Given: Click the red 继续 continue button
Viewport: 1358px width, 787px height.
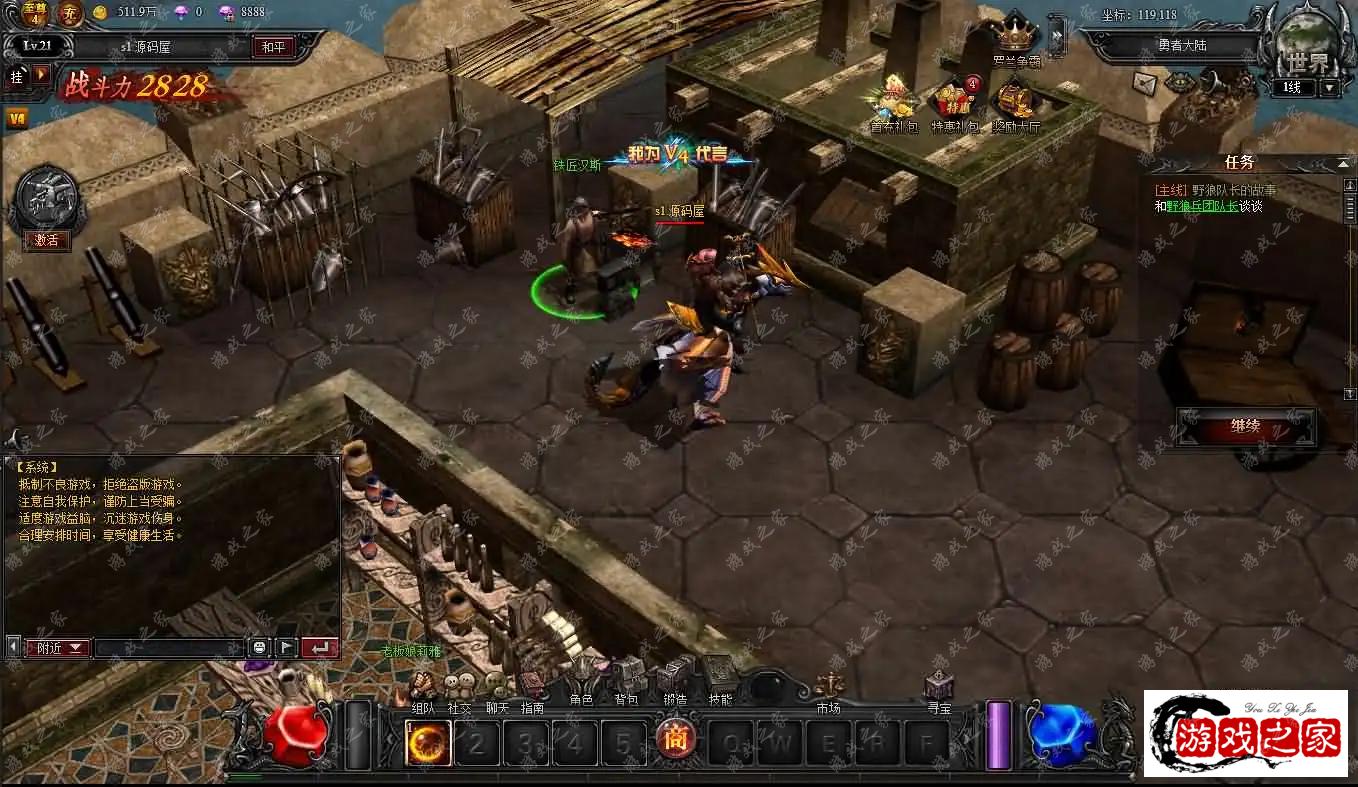Looking at the screenshot, I should [1245, 427].
